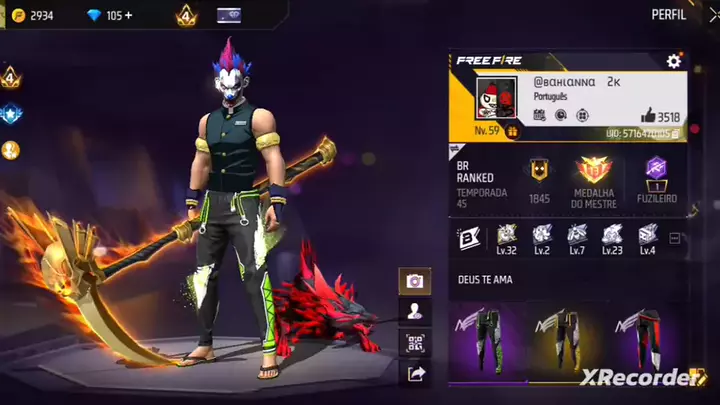
Task: Select the Lv.23 skill icon
Action: (x=612, y=234)
